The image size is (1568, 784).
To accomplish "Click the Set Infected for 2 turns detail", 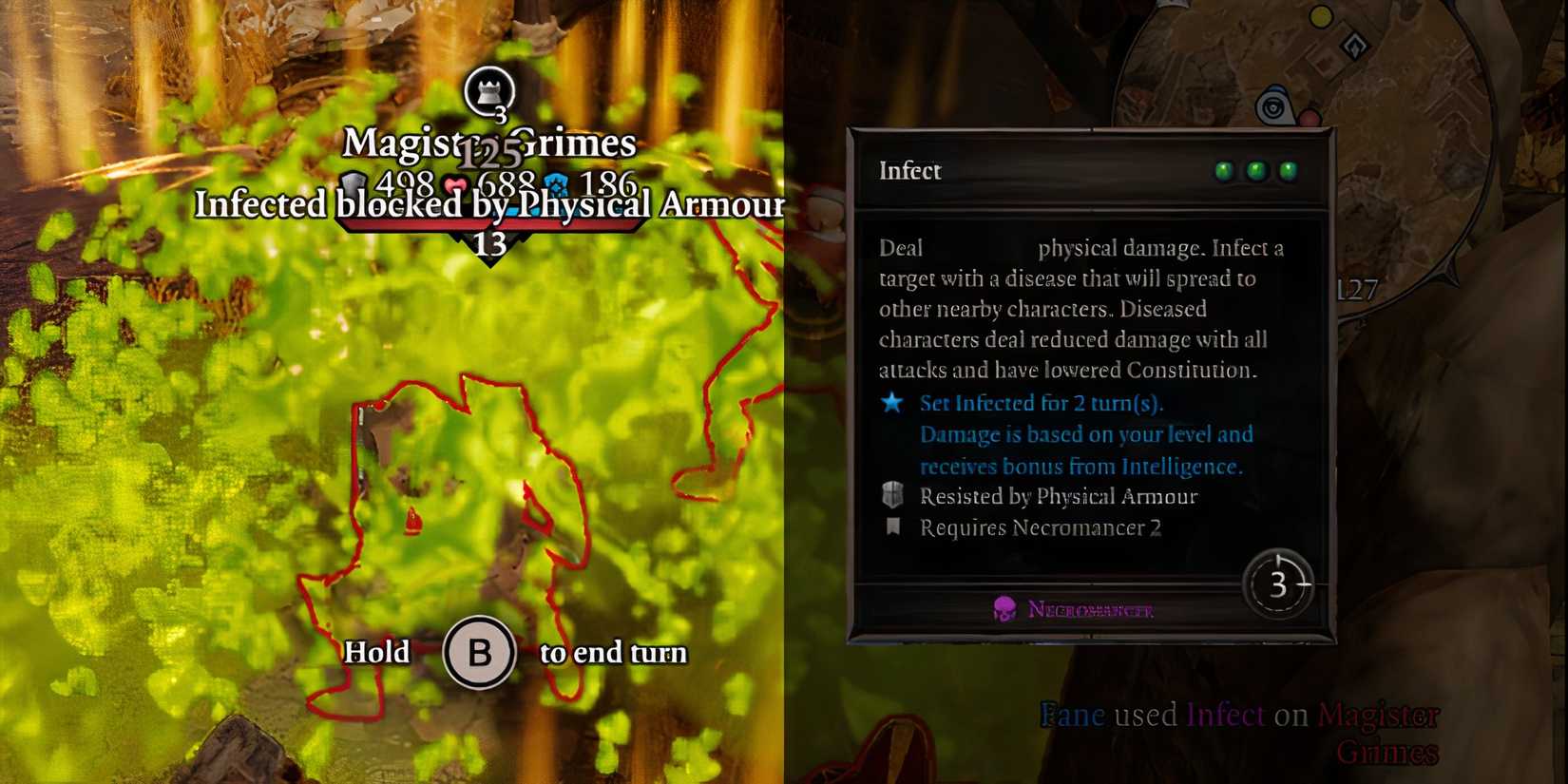I will point(1043,403).
